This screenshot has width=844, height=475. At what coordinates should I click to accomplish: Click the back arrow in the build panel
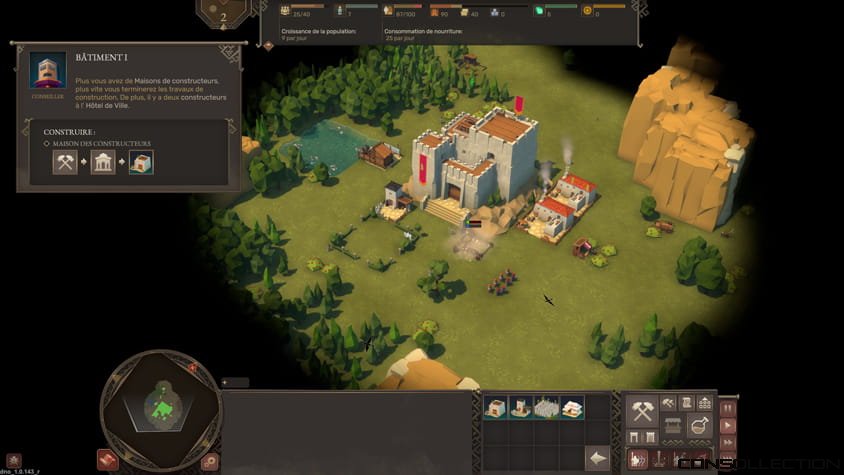tap(597, 458)
